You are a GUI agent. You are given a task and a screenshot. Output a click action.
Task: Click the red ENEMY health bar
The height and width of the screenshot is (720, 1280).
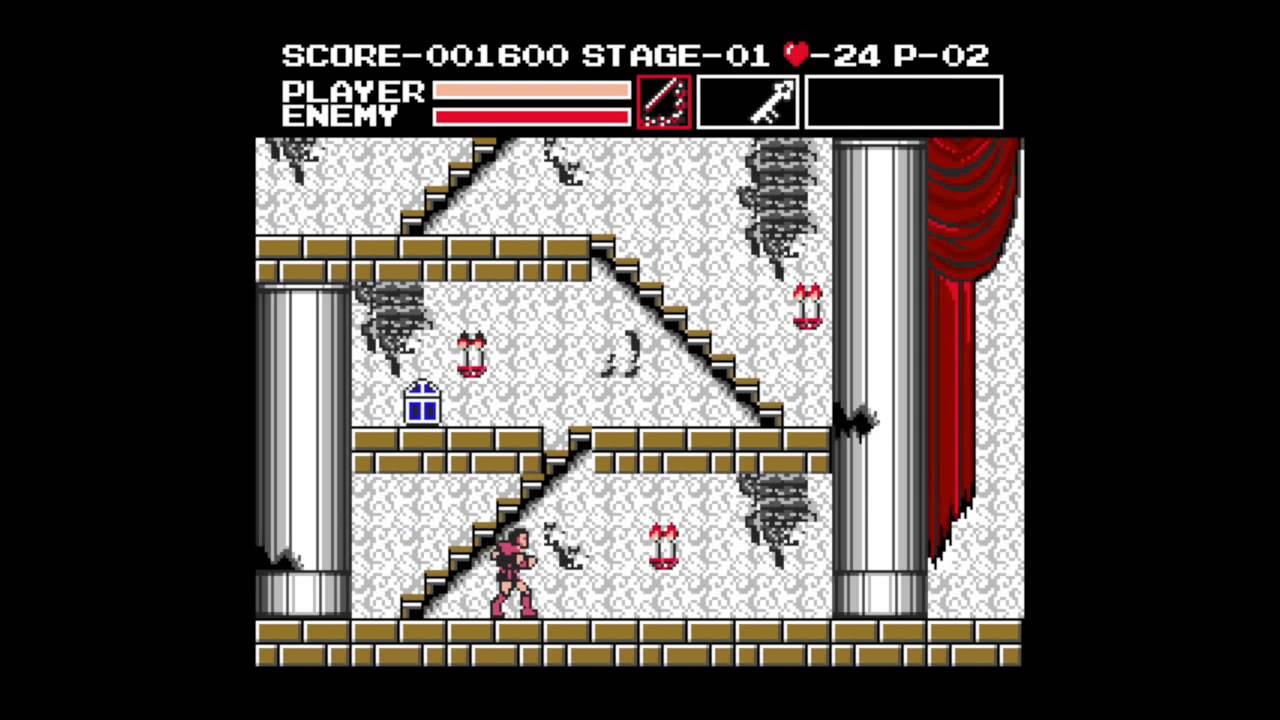point(530,117)
